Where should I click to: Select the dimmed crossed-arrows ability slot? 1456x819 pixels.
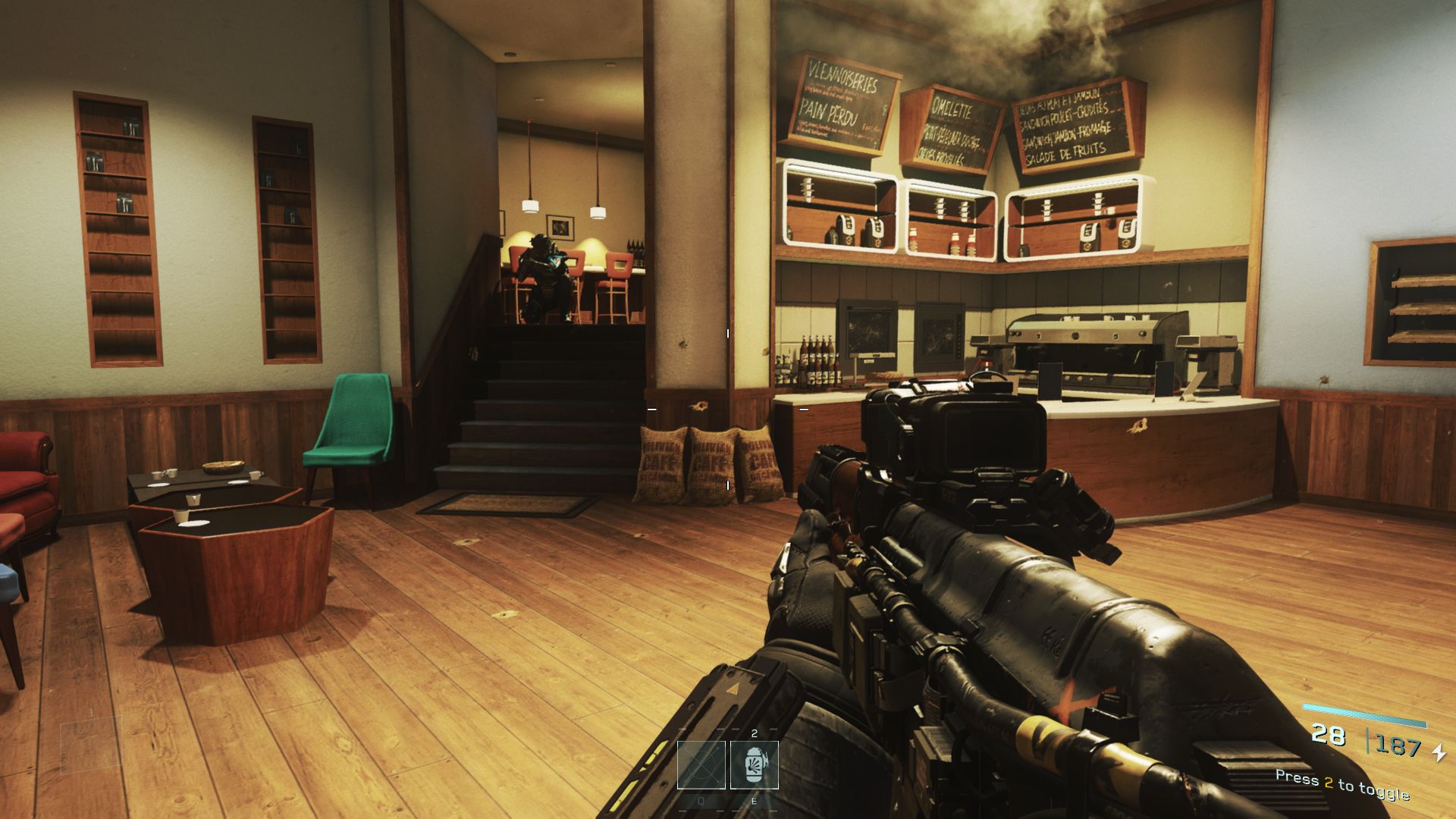(701, 764)
